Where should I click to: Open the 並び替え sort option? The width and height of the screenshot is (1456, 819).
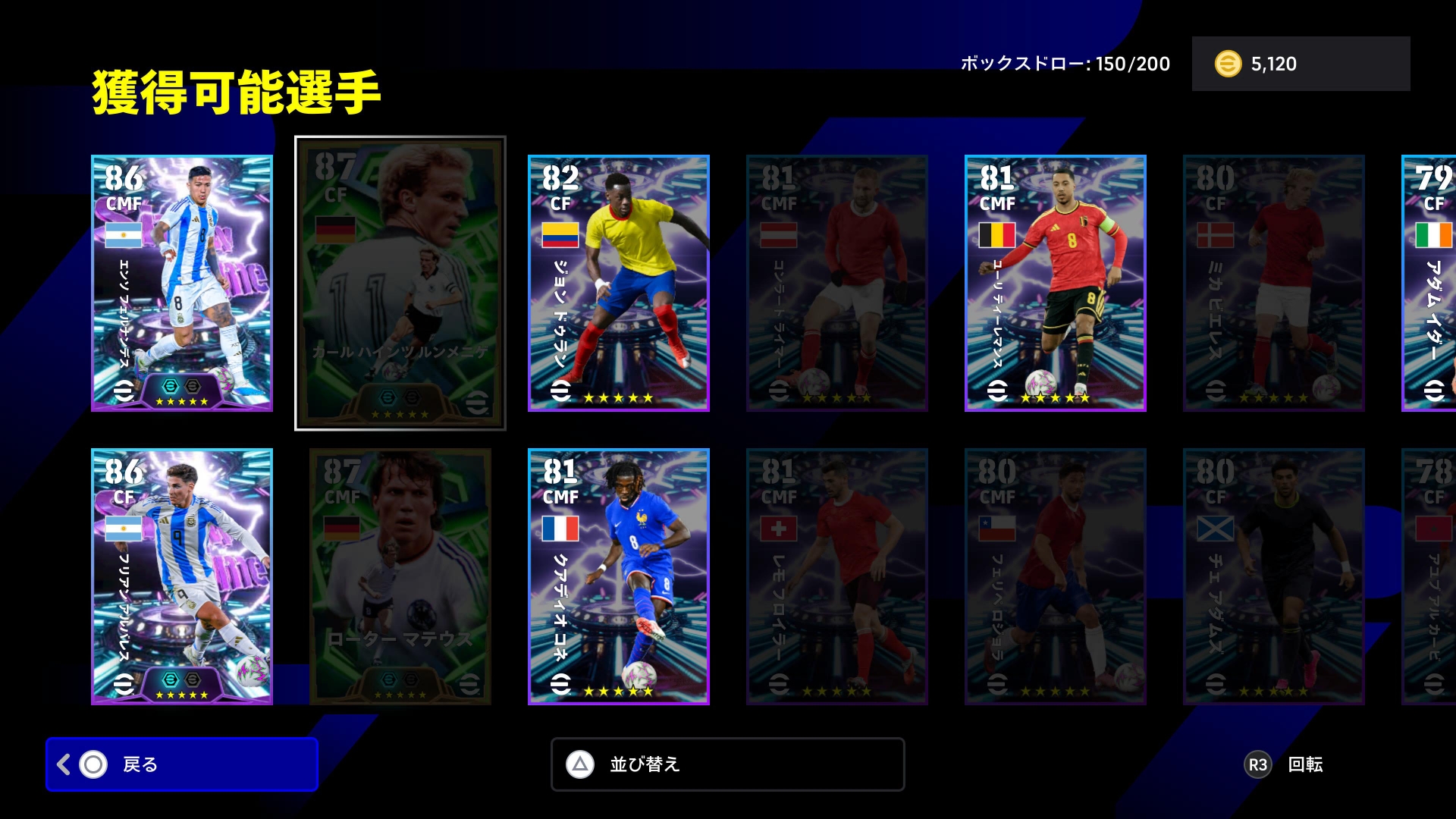tap(727, 764)
